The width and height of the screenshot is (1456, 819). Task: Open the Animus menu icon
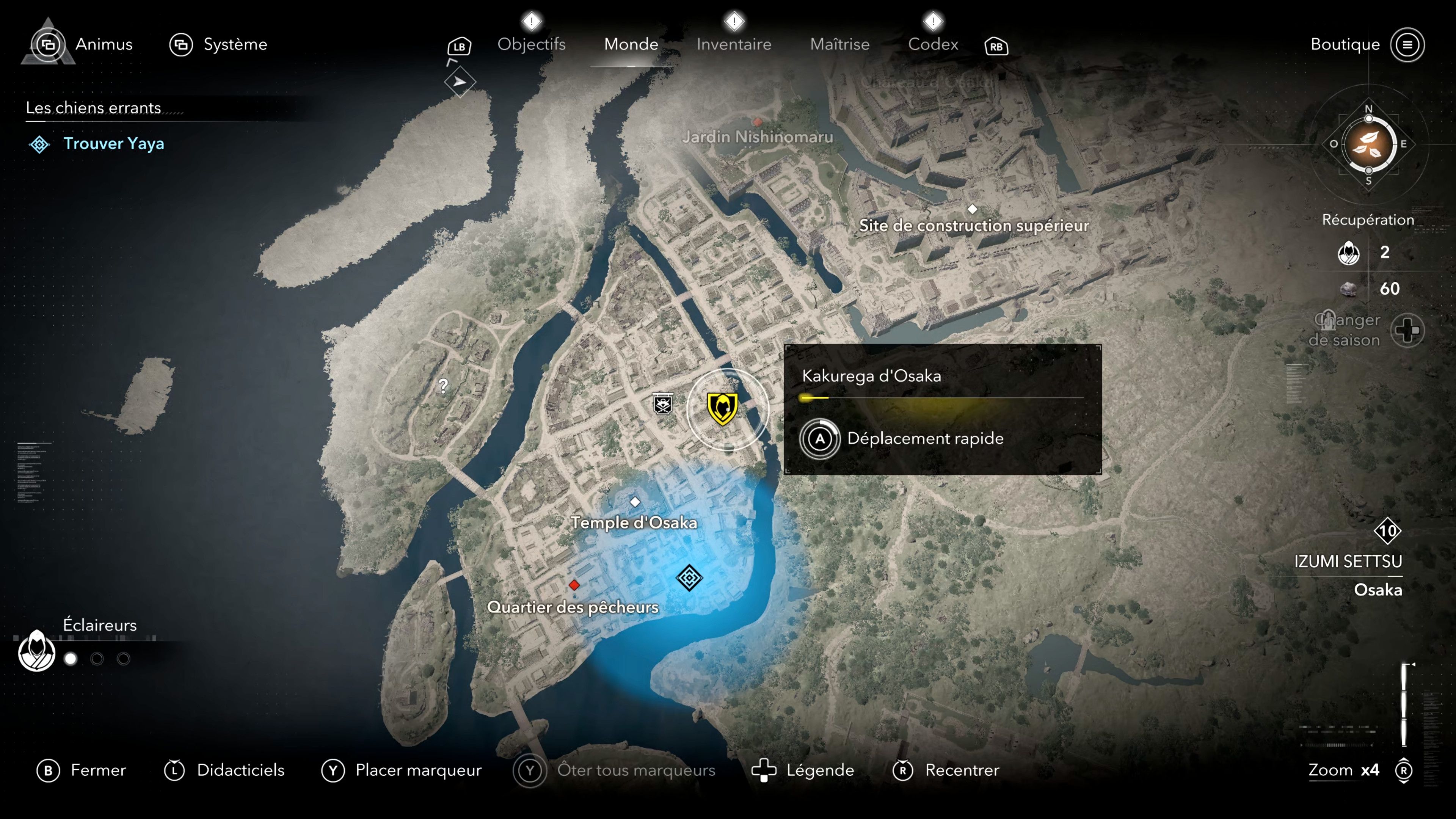[49, 44]
